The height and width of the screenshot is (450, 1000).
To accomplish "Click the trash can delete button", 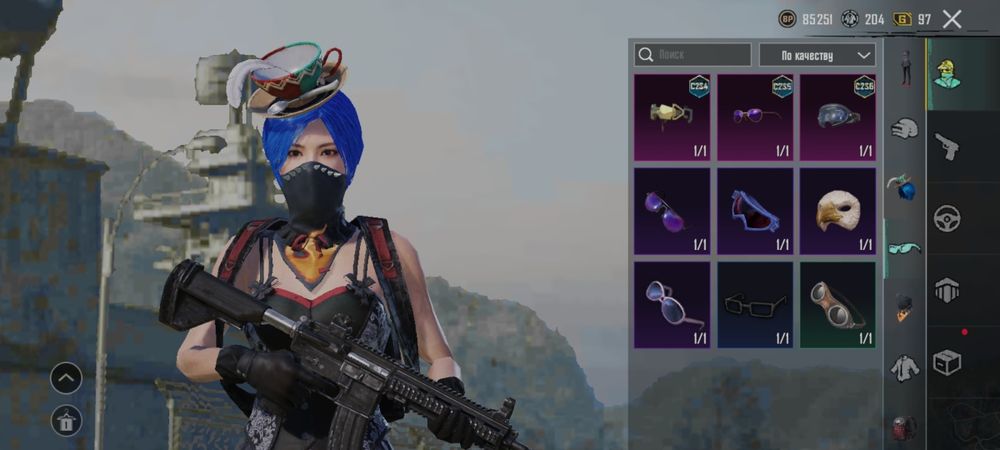I will click(66, 422).
